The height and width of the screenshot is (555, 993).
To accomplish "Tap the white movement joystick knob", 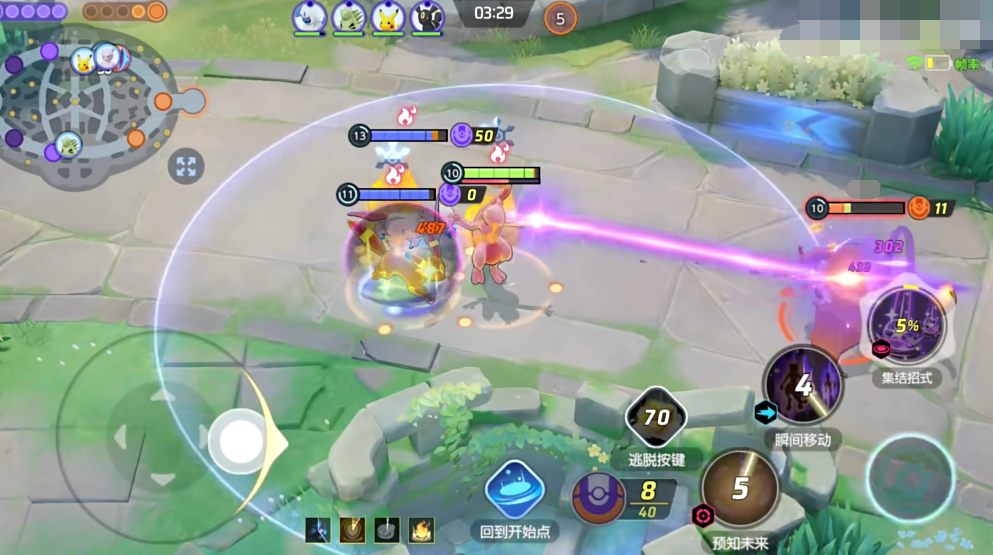I will (241, 440).
